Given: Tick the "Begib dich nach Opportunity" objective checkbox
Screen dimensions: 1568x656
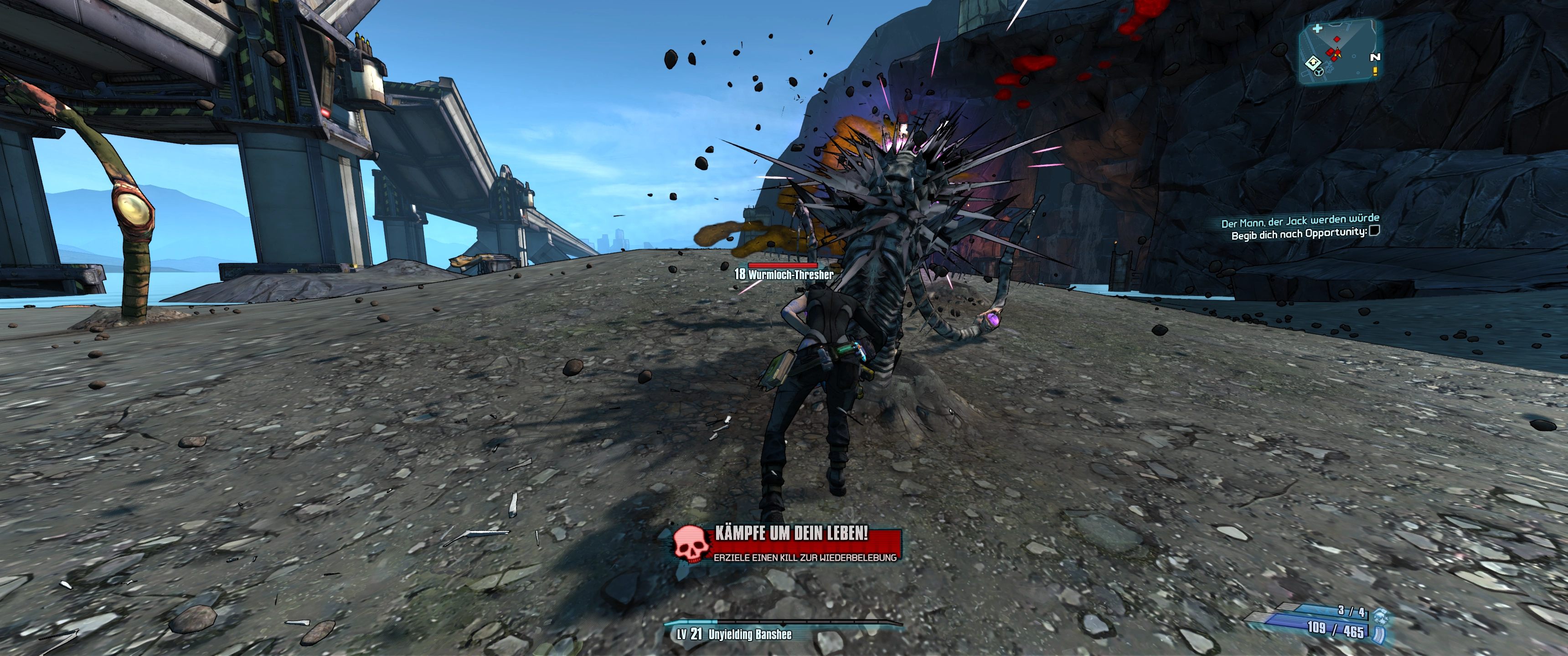Looking at the screenshot, I should click(x=1374, y=231).
